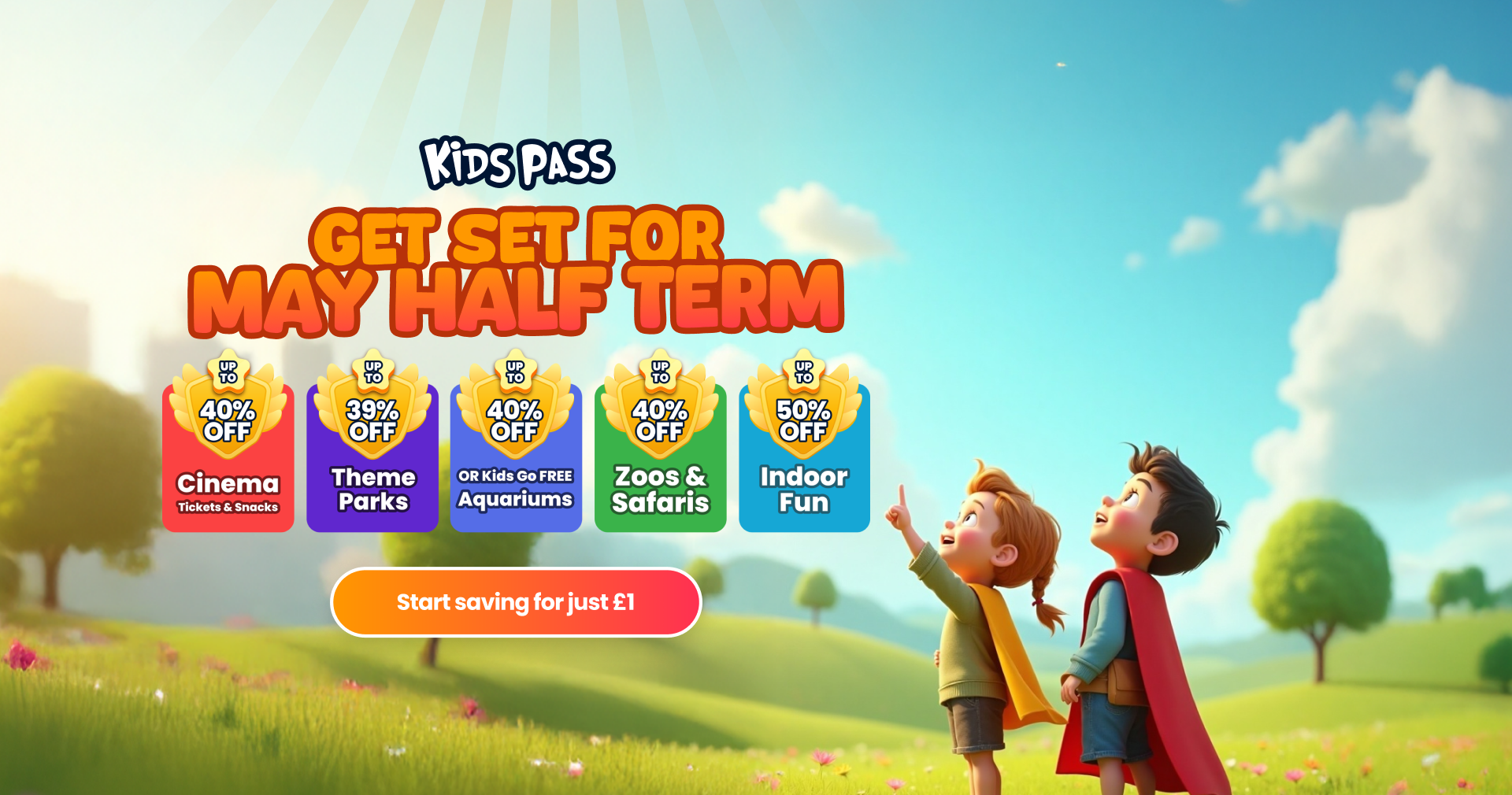This screenshot has width=1512, height=795.
Task: Click the Kids Pass logo
Action: click(517, 164)
